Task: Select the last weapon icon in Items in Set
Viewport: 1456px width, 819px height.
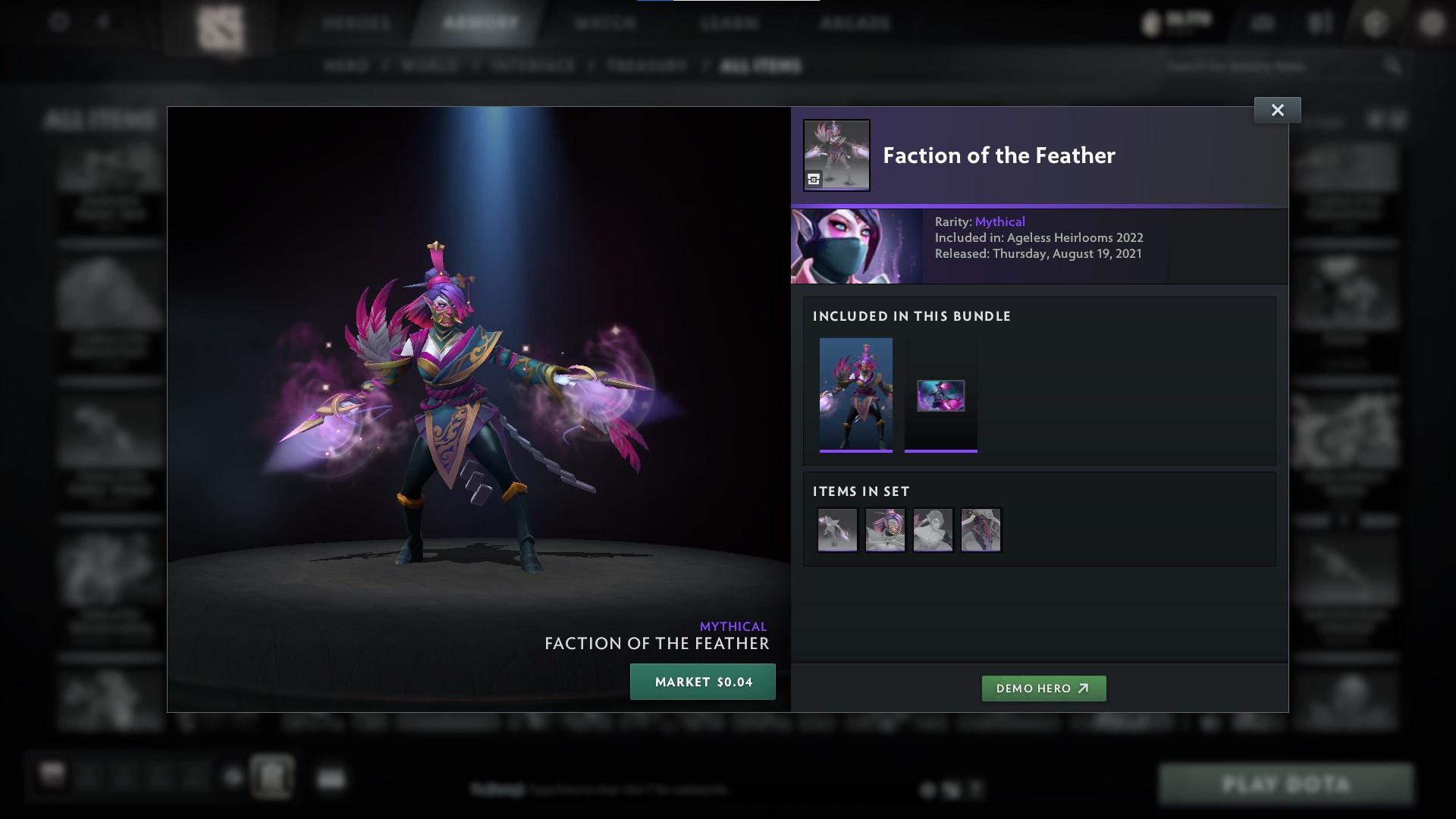Action: [x=981, y=530]
